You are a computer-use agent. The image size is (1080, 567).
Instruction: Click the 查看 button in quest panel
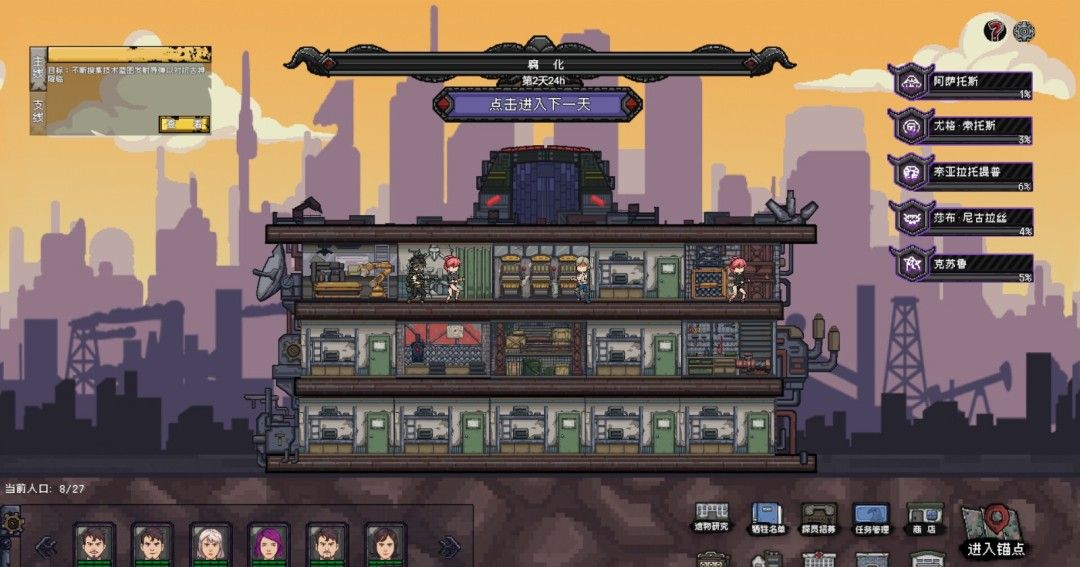[184, 124]
